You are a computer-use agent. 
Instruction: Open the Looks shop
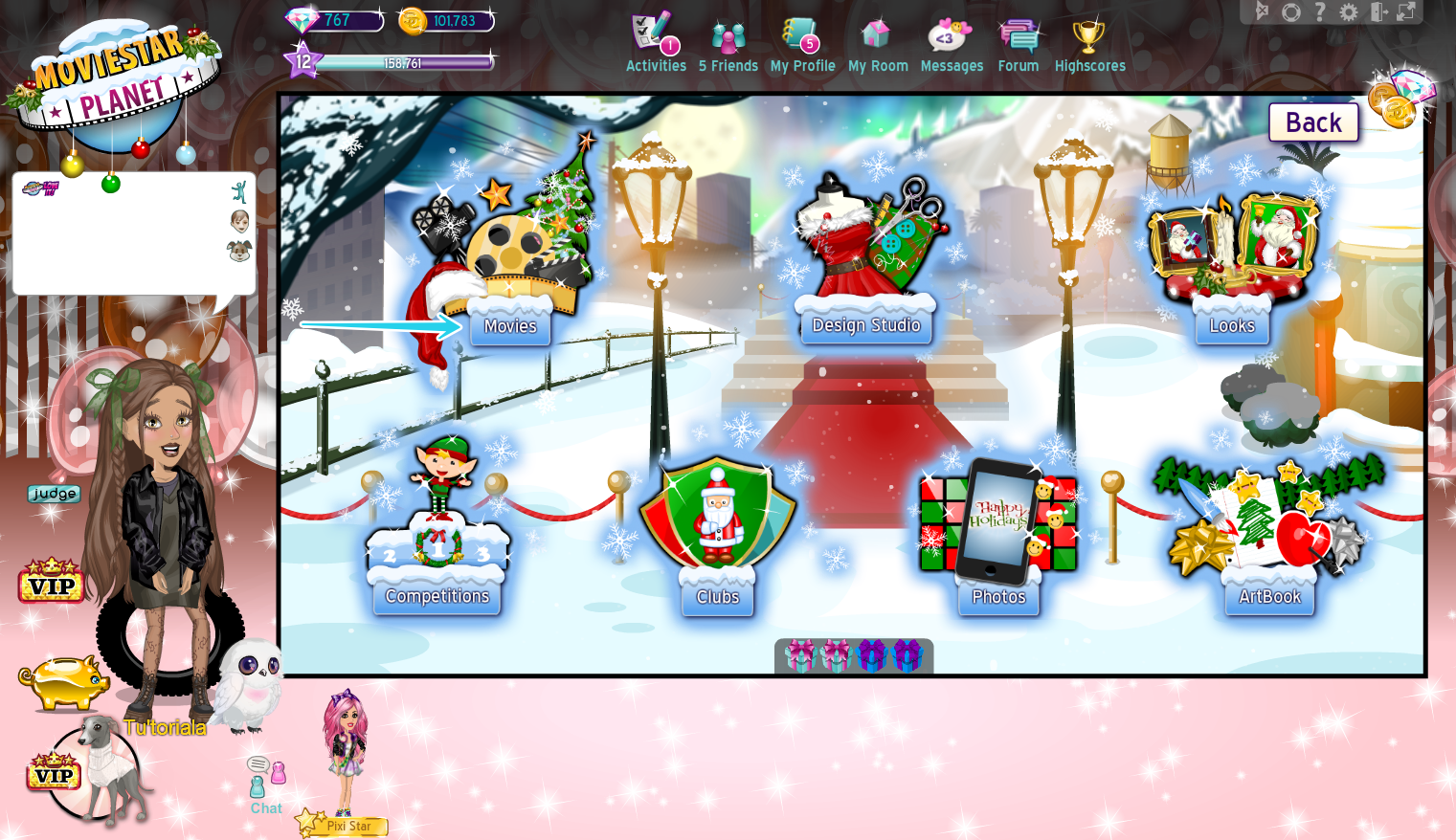coord(1232,325)
